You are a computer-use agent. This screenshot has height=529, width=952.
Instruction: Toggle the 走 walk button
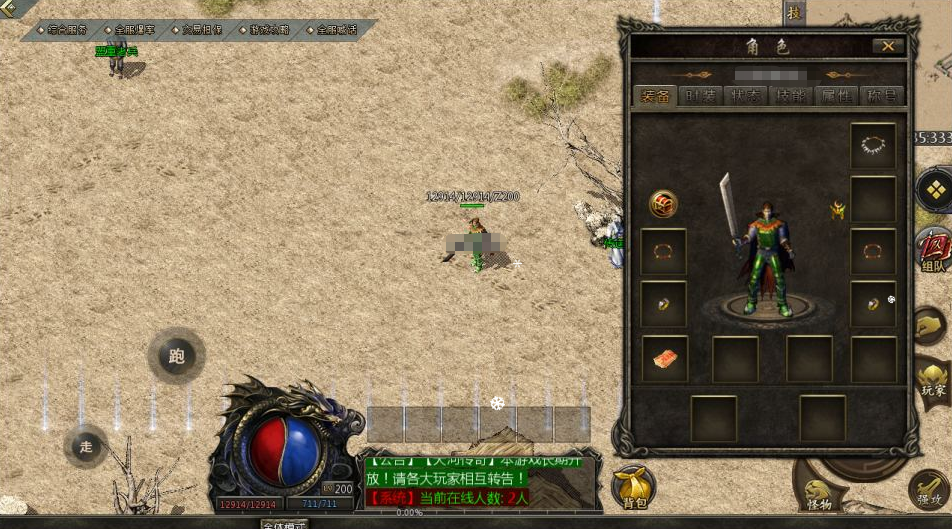(x=86, y=446)
